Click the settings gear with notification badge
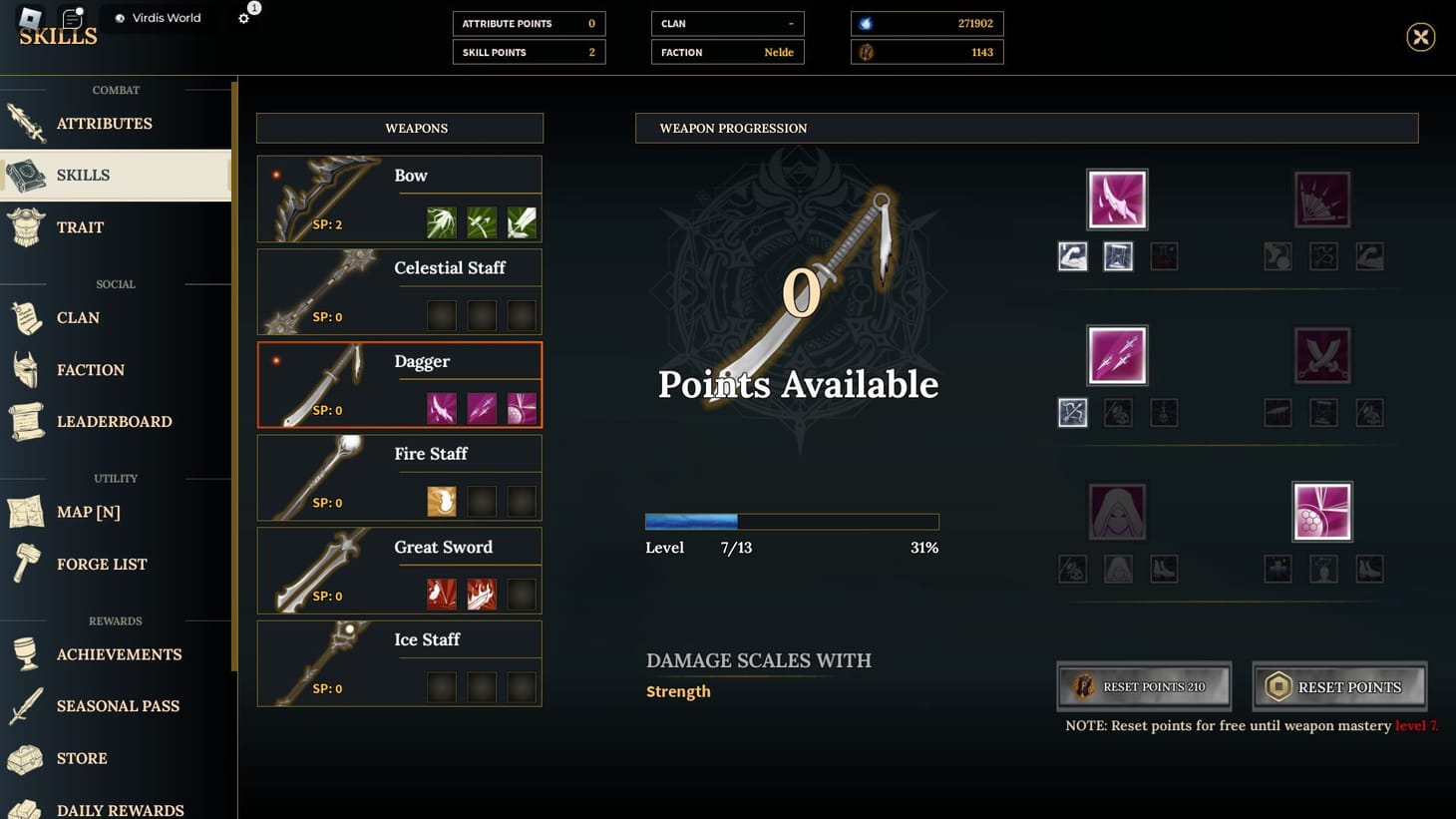1456x819 pixels. tap(244, 17)
